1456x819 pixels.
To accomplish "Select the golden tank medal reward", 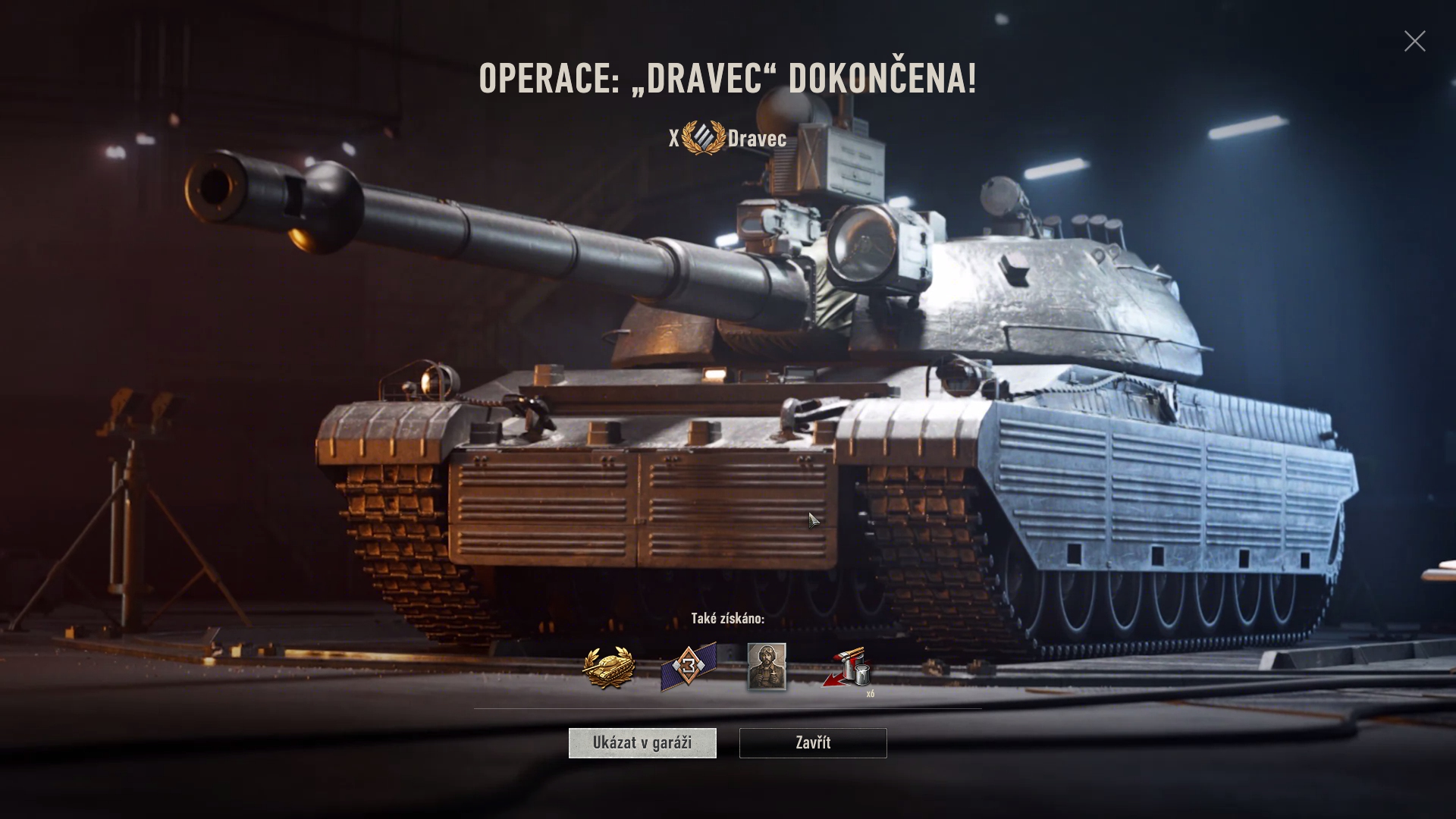I will 608,668.
